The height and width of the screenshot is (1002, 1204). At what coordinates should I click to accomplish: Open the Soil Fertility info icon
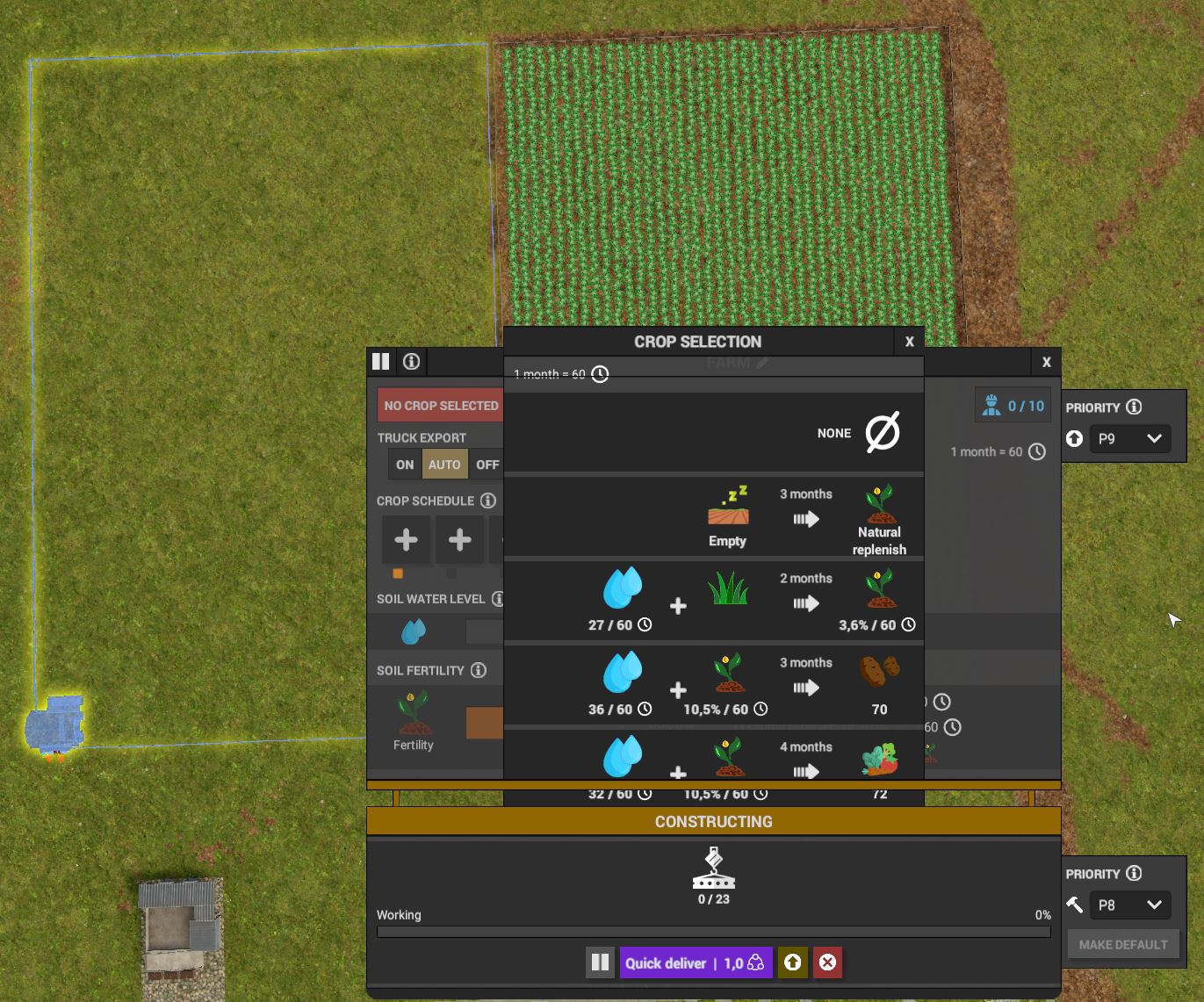pyautogui.click(x=479, y=670)
